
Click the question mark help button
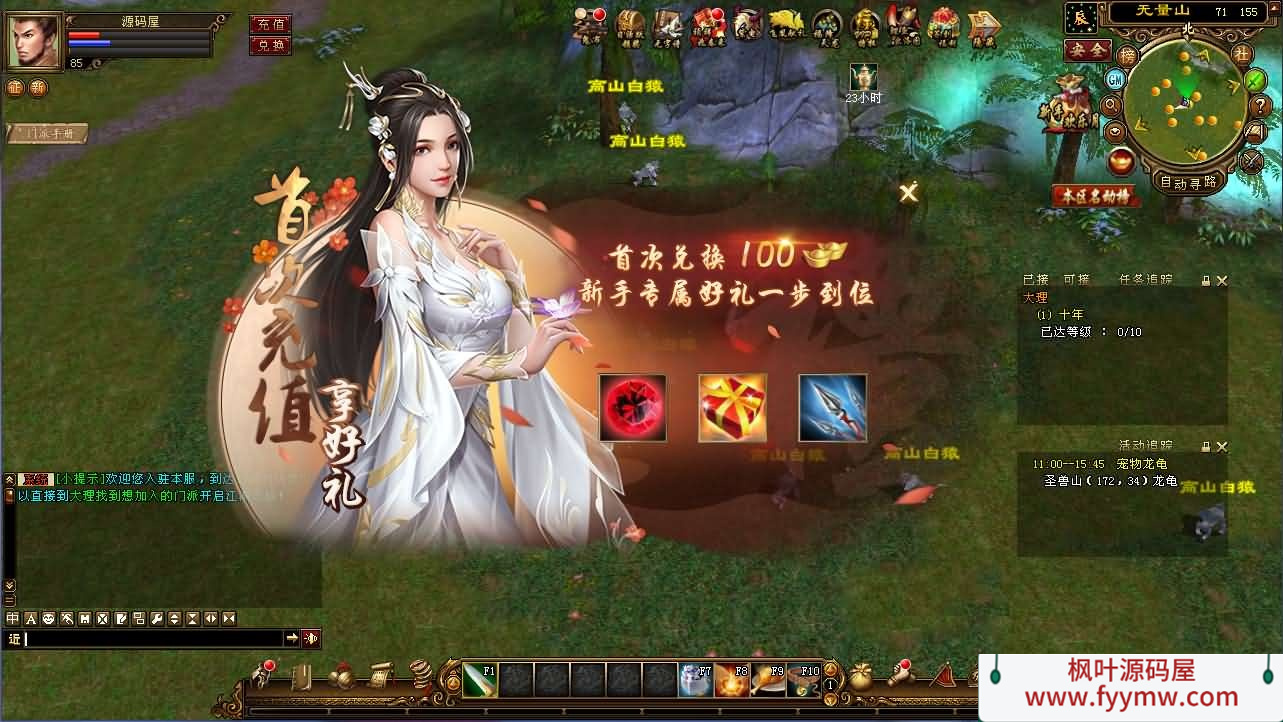[x=1260, y=105]
